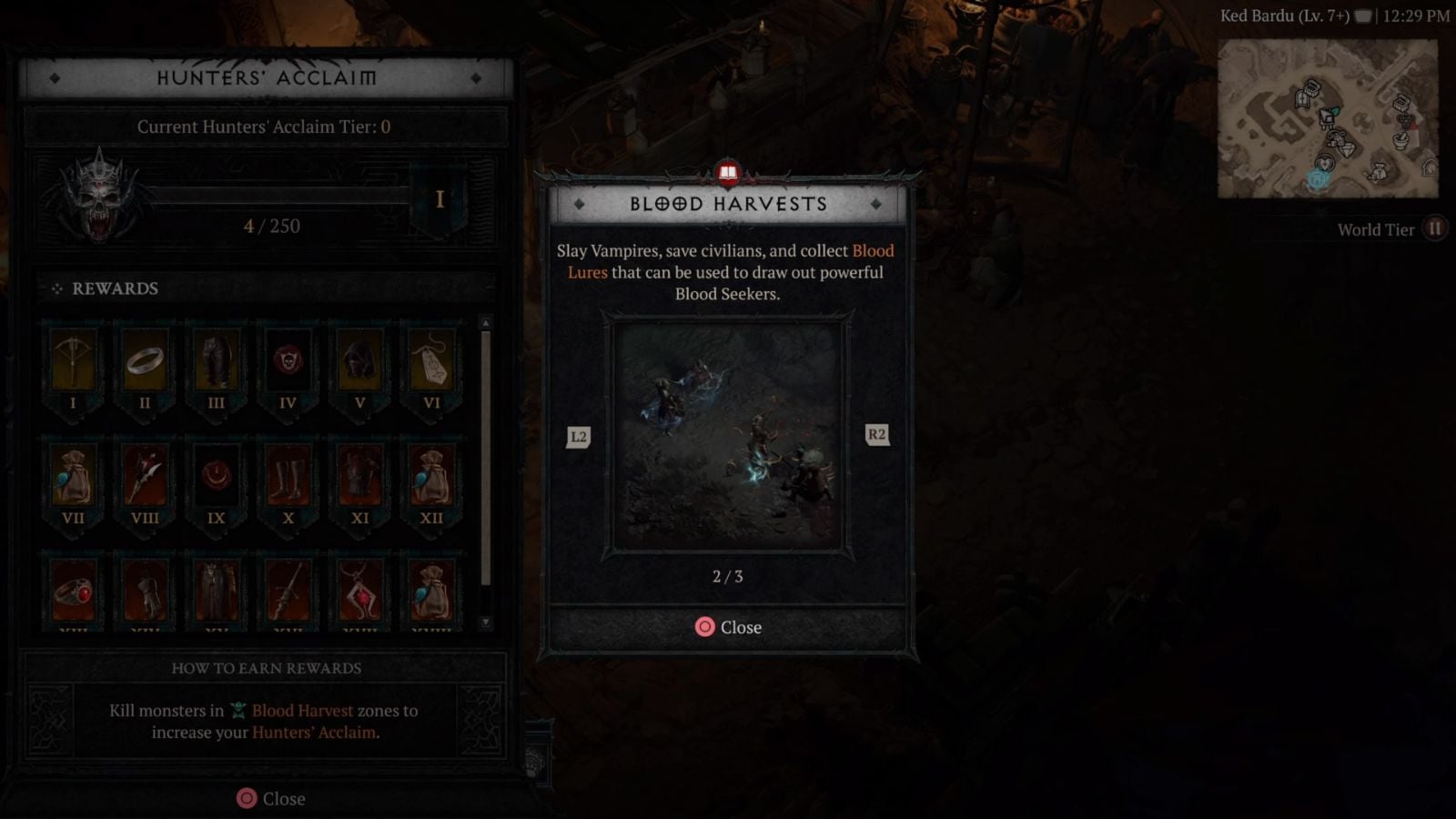Click the sword reward at tier XVI
The width and height of the screenshot is (1456, 819).
point(288,591)
